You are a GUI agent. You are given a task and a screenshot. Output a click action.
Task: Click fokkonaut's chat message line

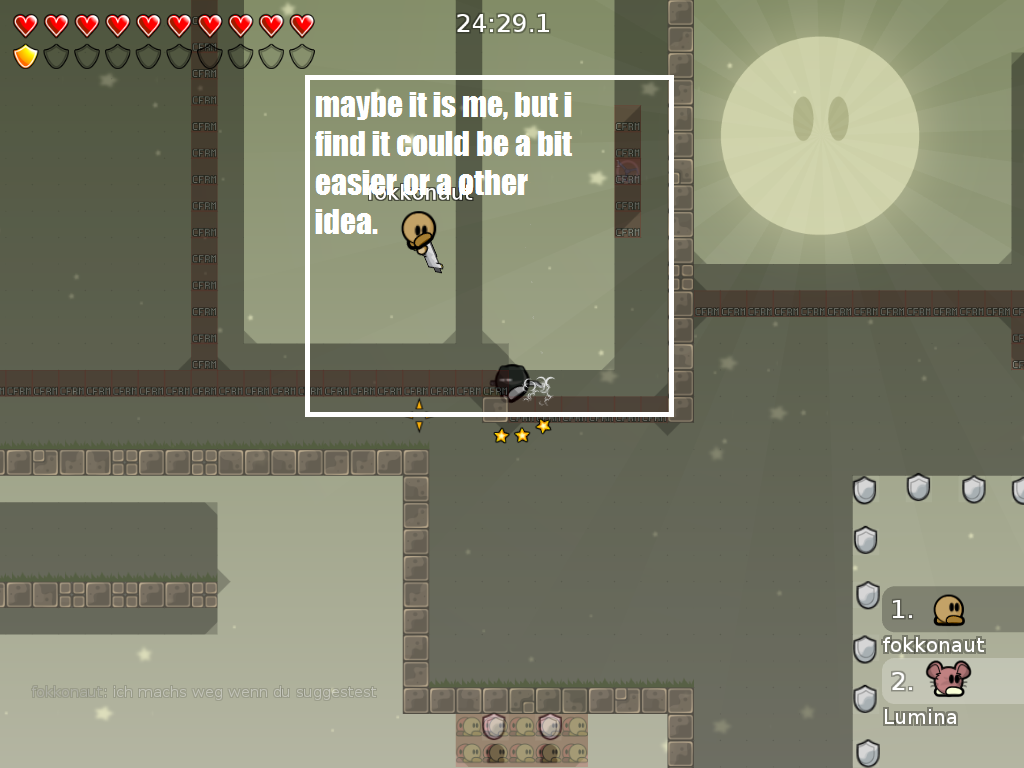coord(204,692)
